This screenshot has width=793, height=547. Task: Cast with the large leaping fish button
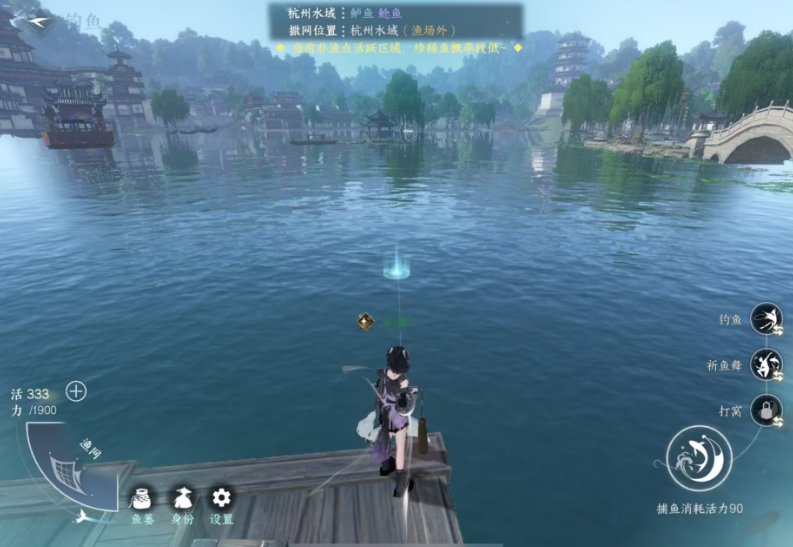coord(699,459)
